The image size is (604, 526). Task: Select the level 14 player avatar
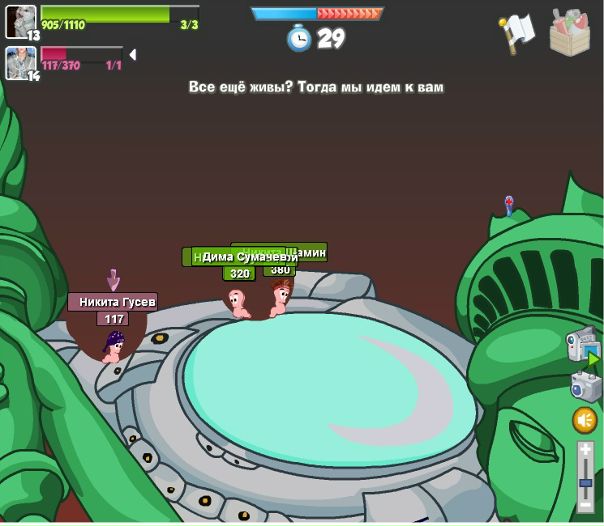[x=20, y=61]
